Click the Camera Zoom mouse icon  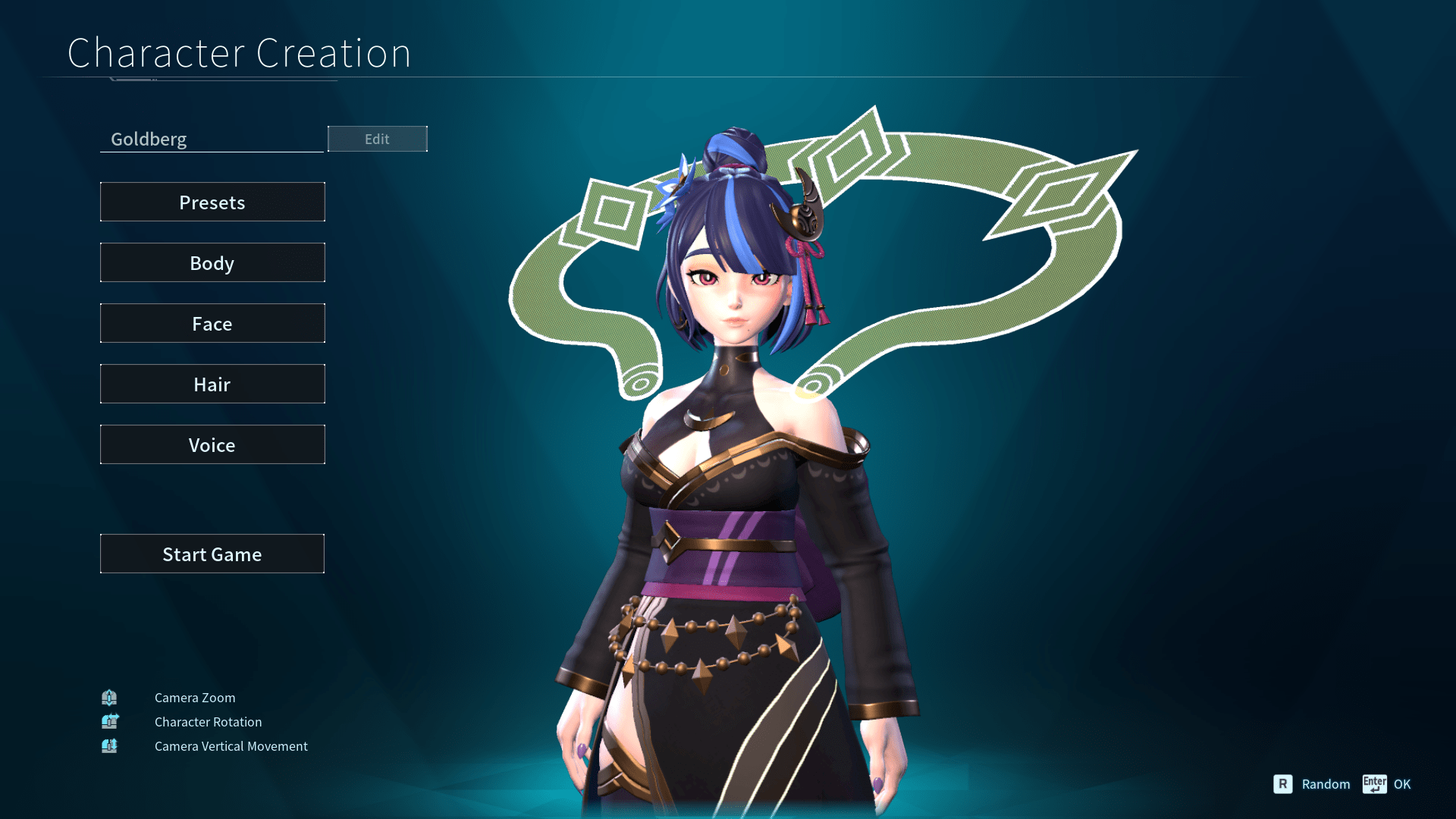pos(109,697)
